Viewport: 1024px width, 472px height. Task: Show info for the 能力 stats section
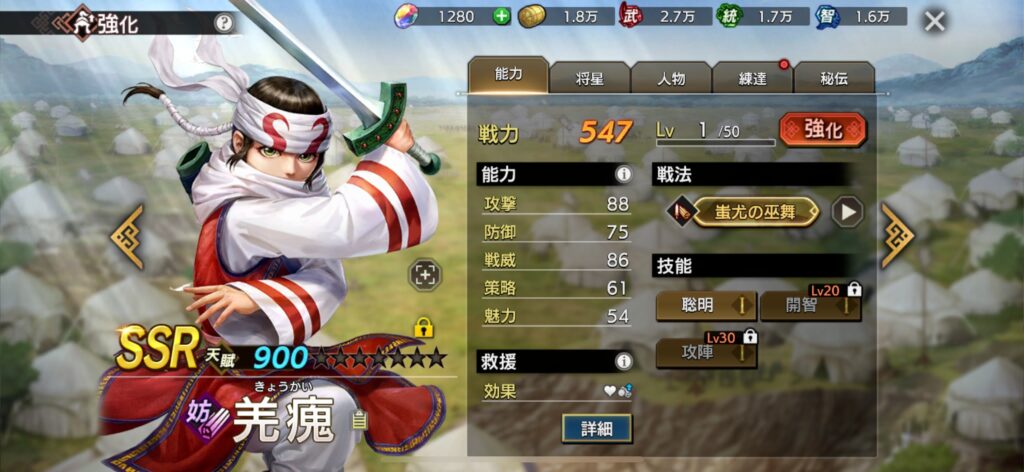tap(624, 175)
